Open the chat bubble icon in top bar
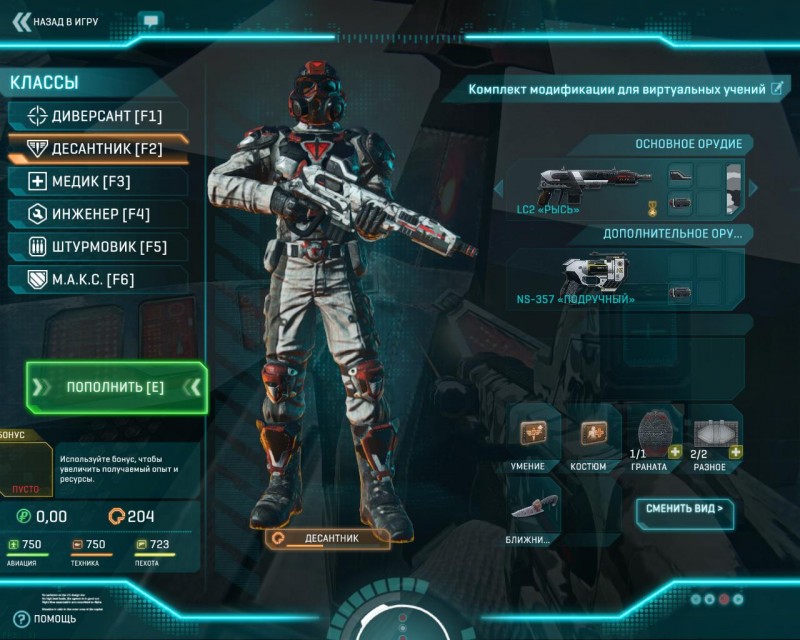The width and height of the screenshot is (800, 640). point(151,20)
